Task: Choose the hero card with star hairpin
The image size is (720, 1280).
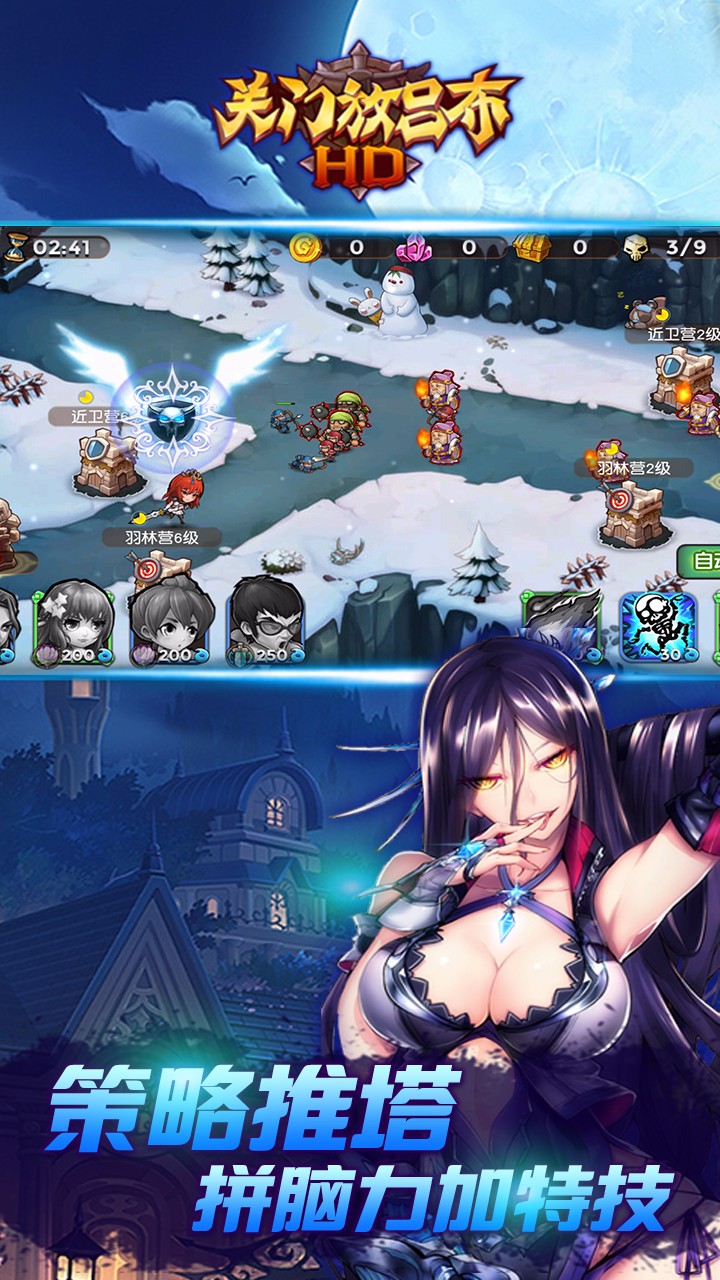Action: click(75, 622)
